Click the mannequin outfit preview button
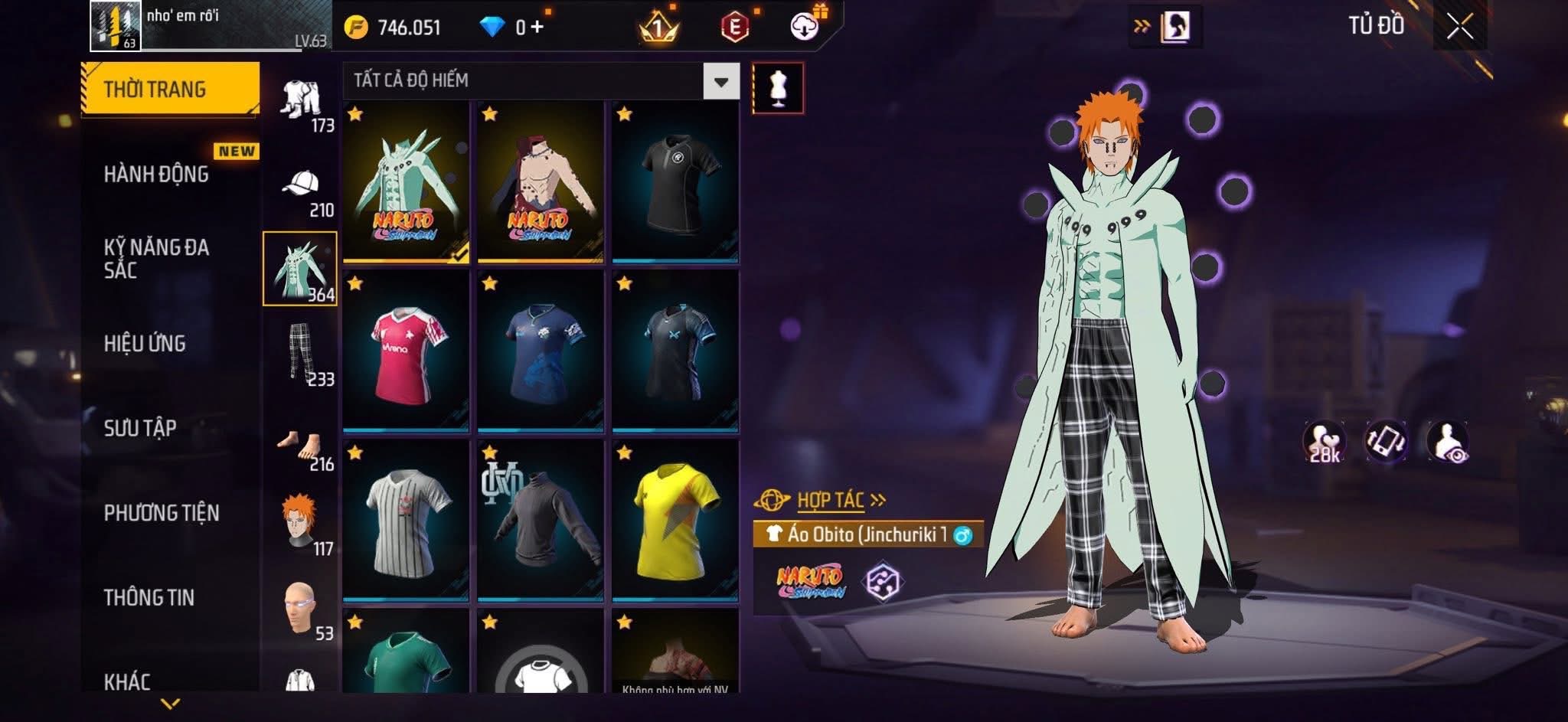Image resolution: width=1568 pixels, height=722 pixels. [x=778, y=88]
